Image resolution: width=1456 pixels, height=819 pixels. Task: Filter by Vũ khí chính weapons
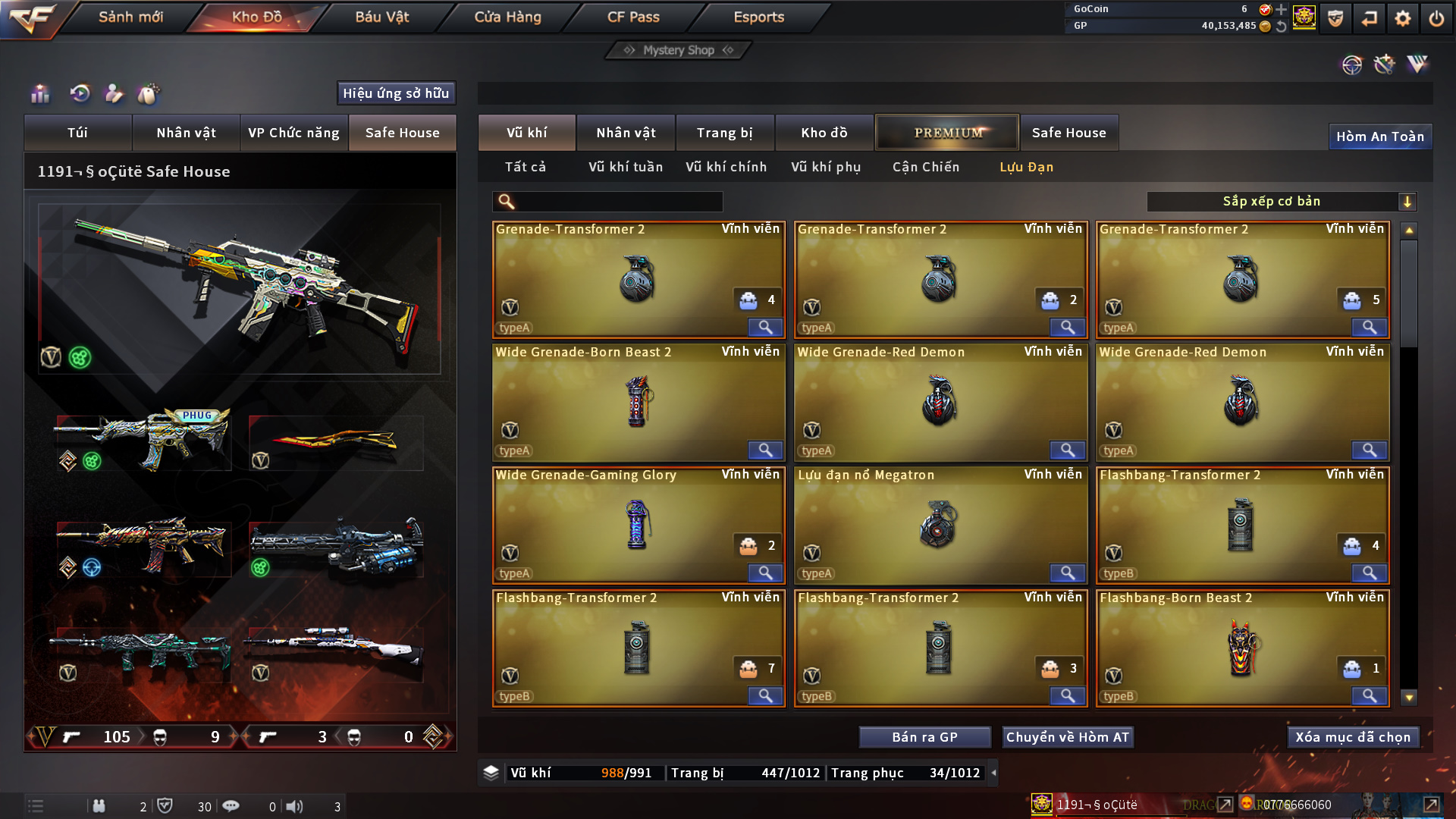pyautogui.click(x=726, y=167)
